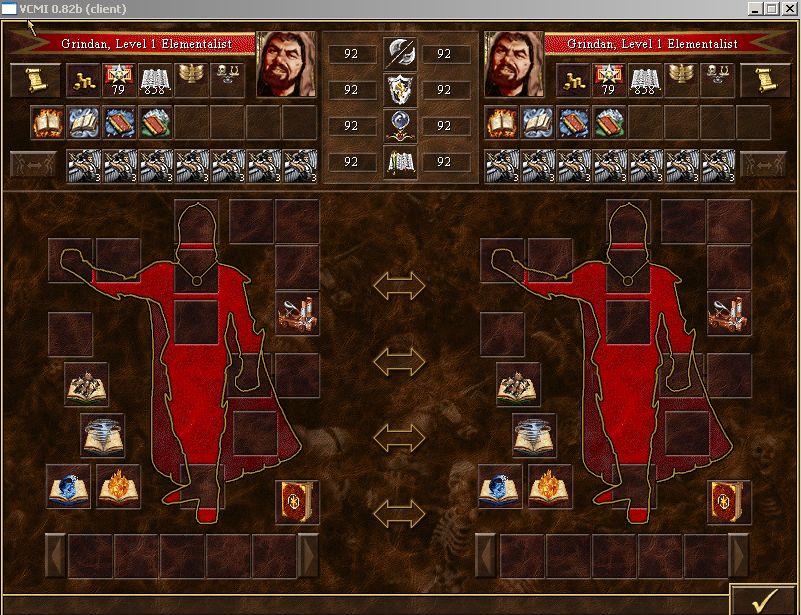Click the right hero's Air Magic skill icon

tap(537, 122)
